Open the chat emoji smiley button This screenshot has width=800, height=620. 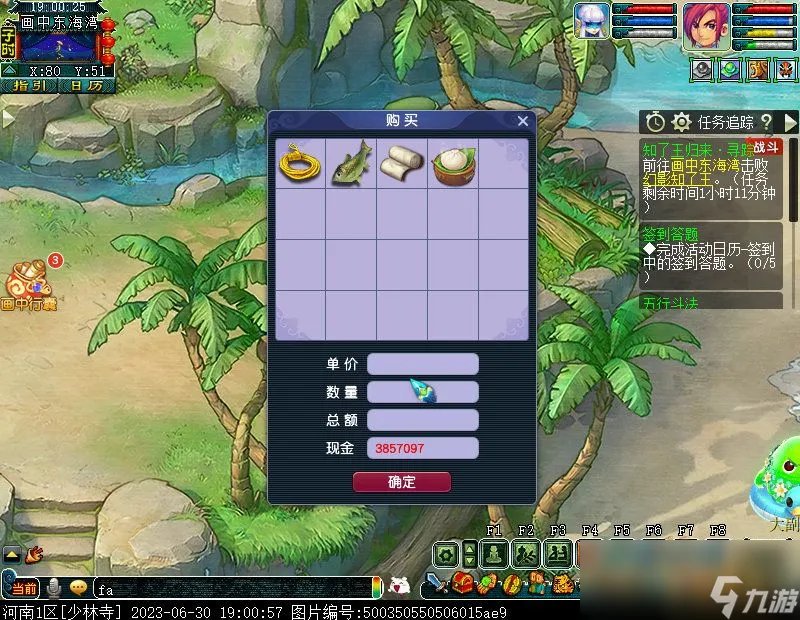click(78, 588)
